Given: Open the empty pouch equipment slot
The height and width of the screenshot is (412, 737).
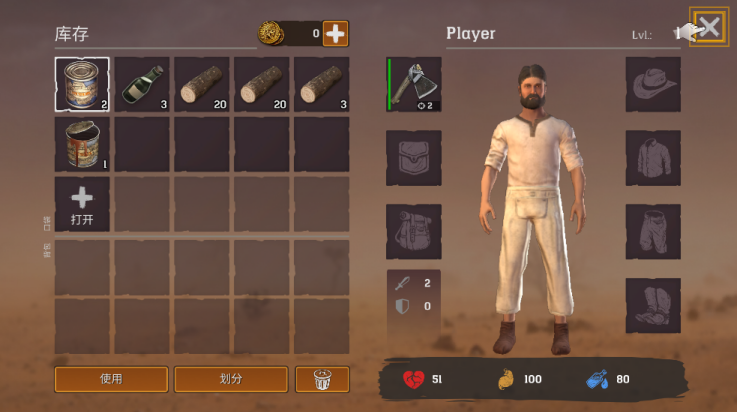Looking at the screenshot, I should [x=414, y=158].
